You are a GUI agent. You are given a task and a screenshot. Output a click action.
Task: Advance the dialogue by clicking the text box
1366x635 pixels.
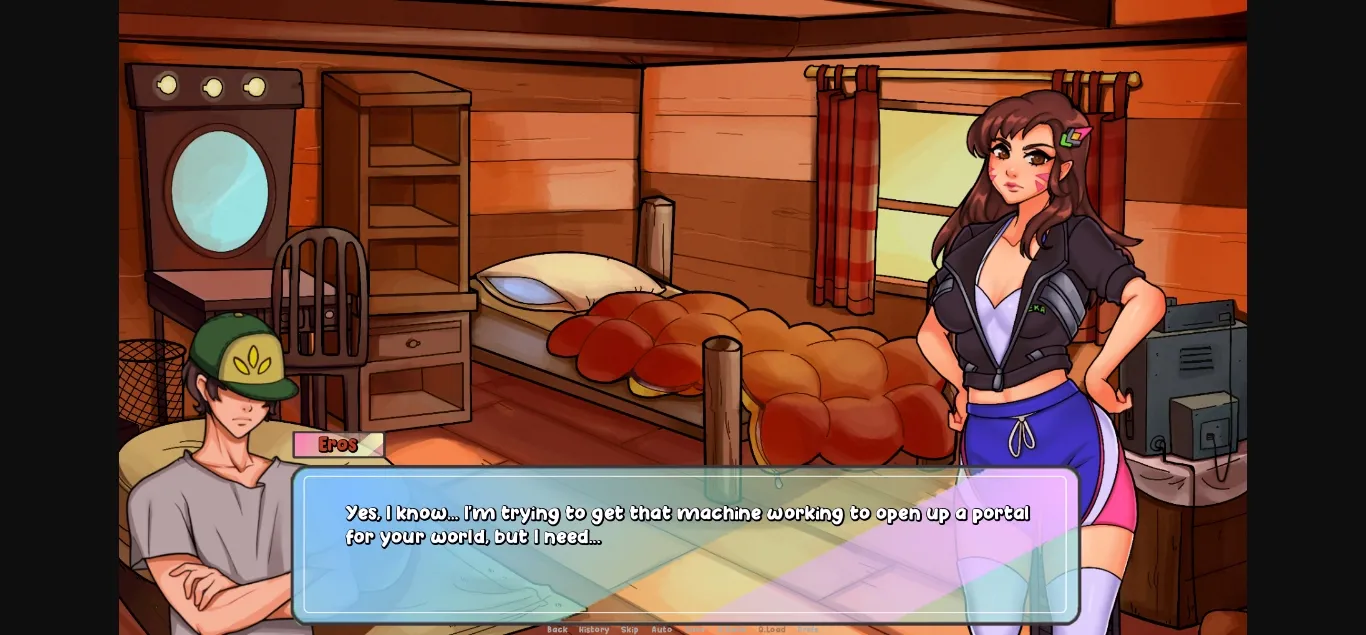(x=685, y=560)
